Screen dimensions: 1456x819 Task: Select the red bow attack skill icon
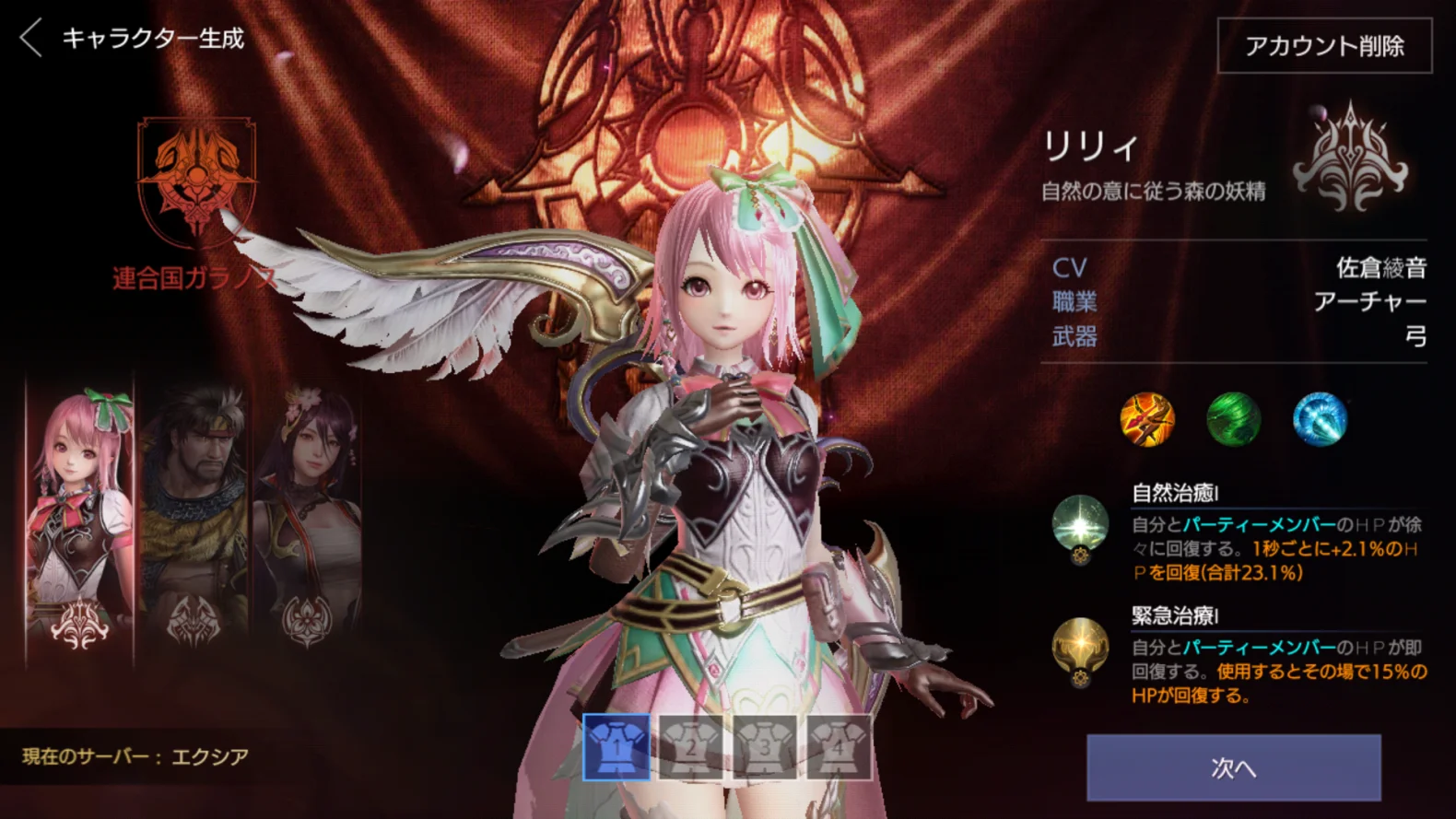(x=1145, y=421)
